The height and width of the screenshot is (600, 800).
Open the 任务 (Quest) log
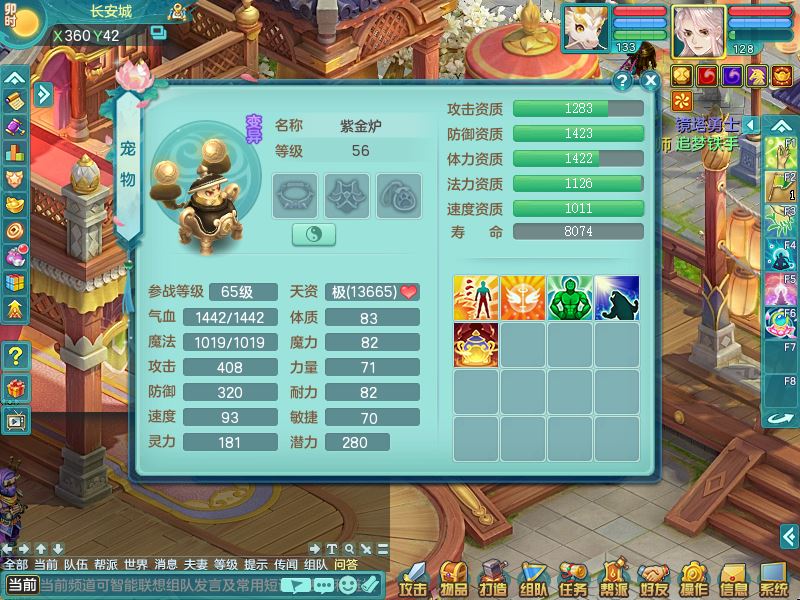pos(573,579)
